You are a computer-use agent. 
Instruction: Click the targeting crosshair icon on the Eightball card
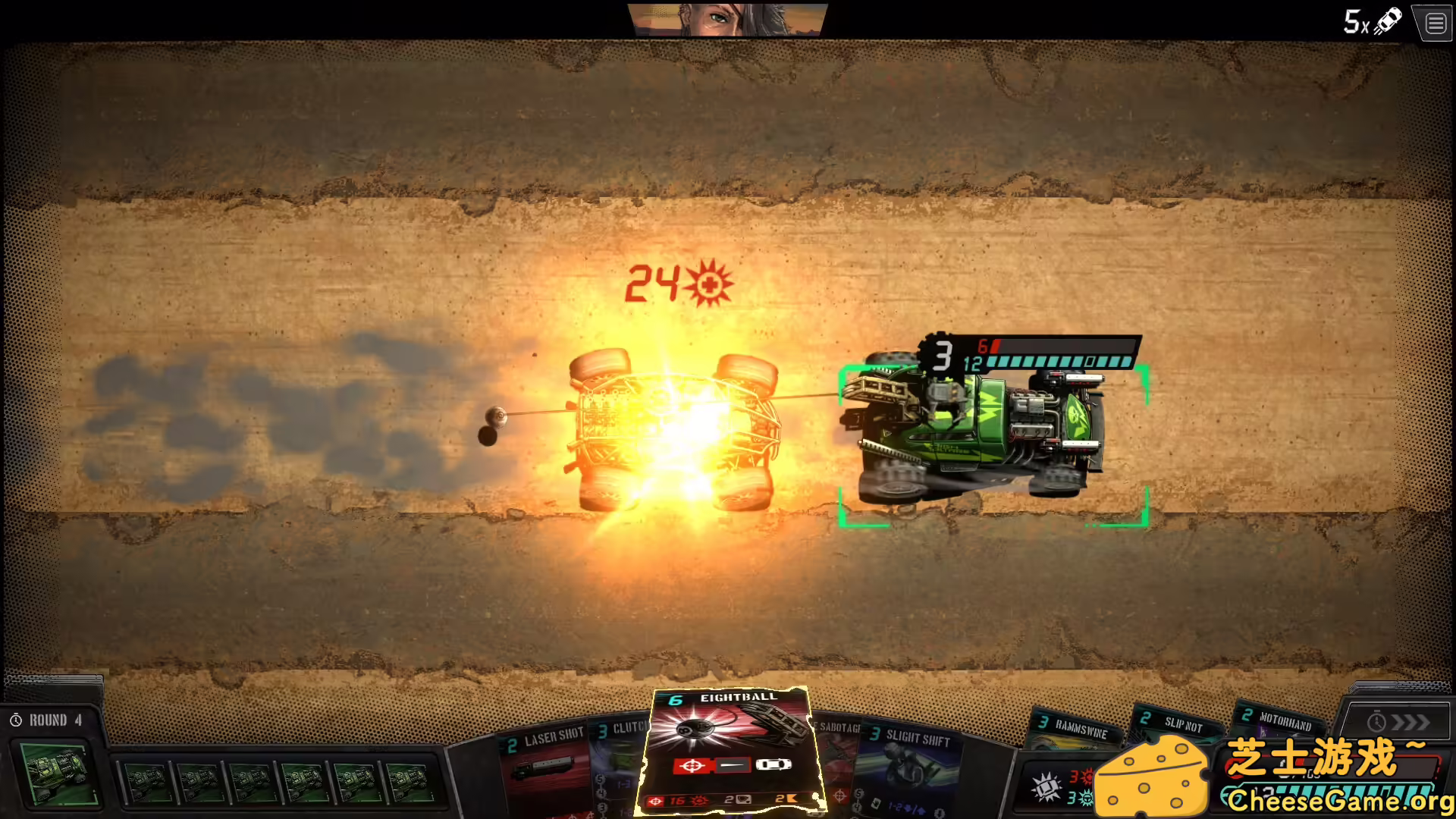point(692,766)
